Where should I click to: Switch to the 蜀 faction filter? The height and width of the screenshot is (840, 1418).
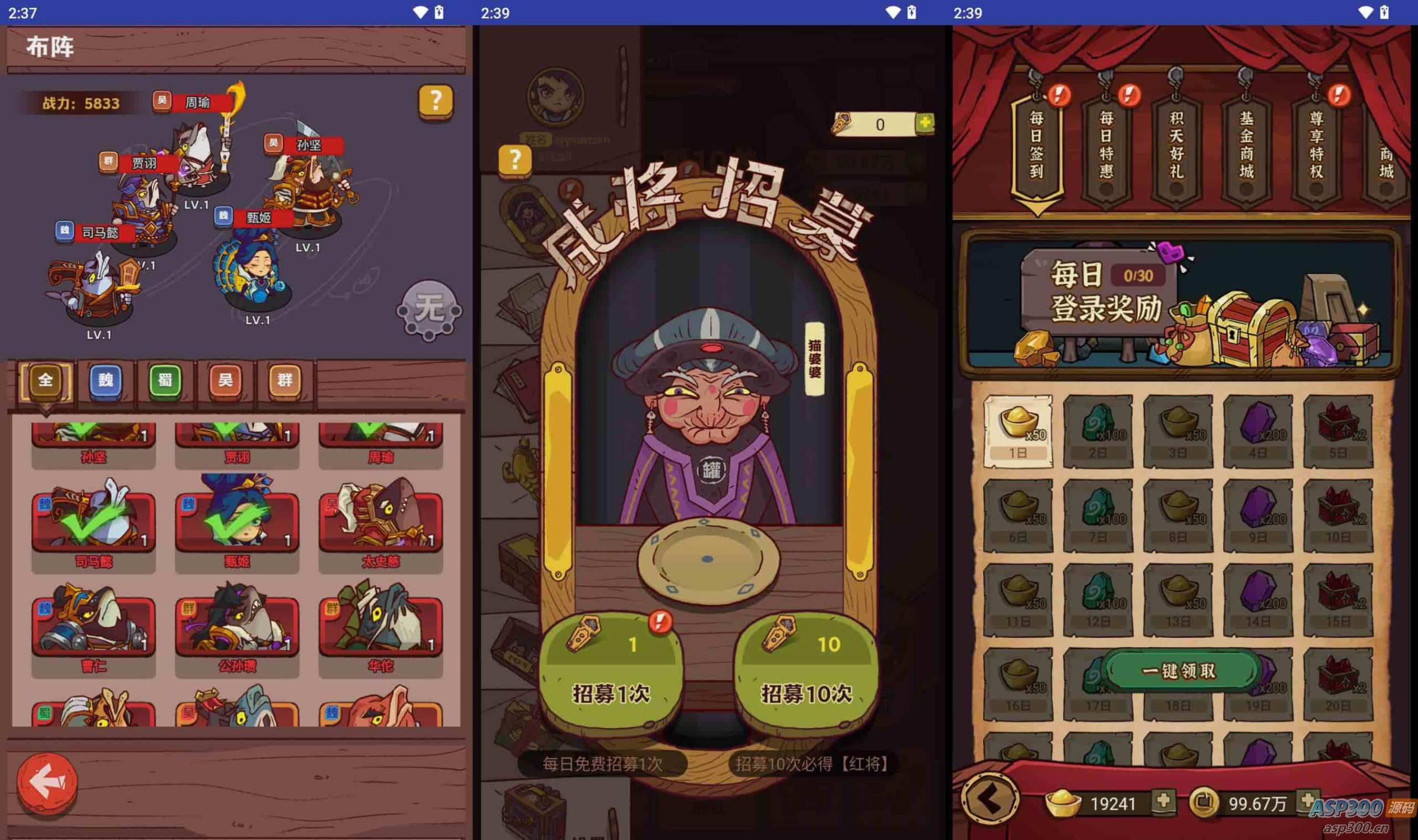(x=165, y=380)
